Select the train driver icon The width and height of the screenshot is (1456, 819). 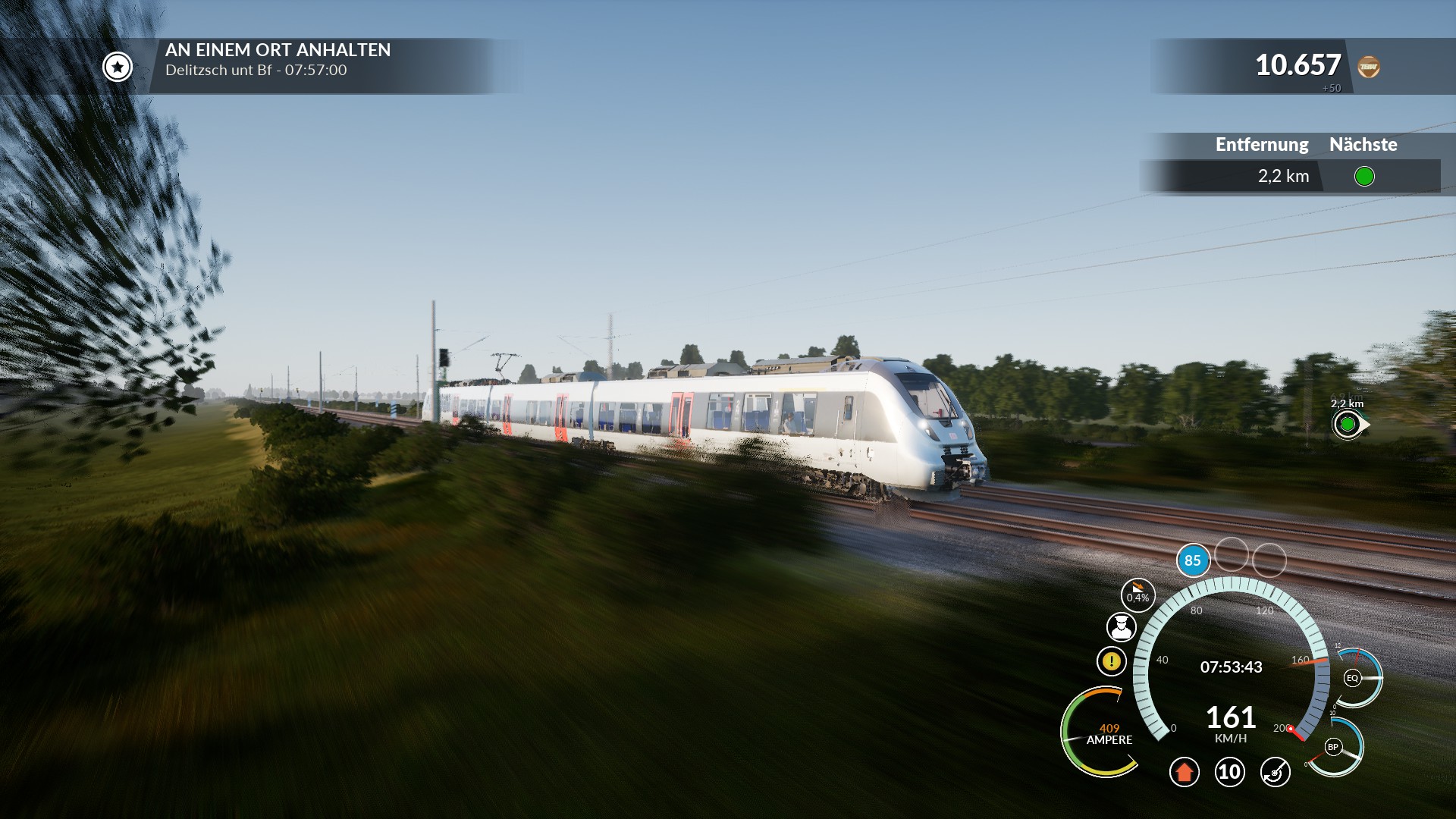(x=1121, y=627)
